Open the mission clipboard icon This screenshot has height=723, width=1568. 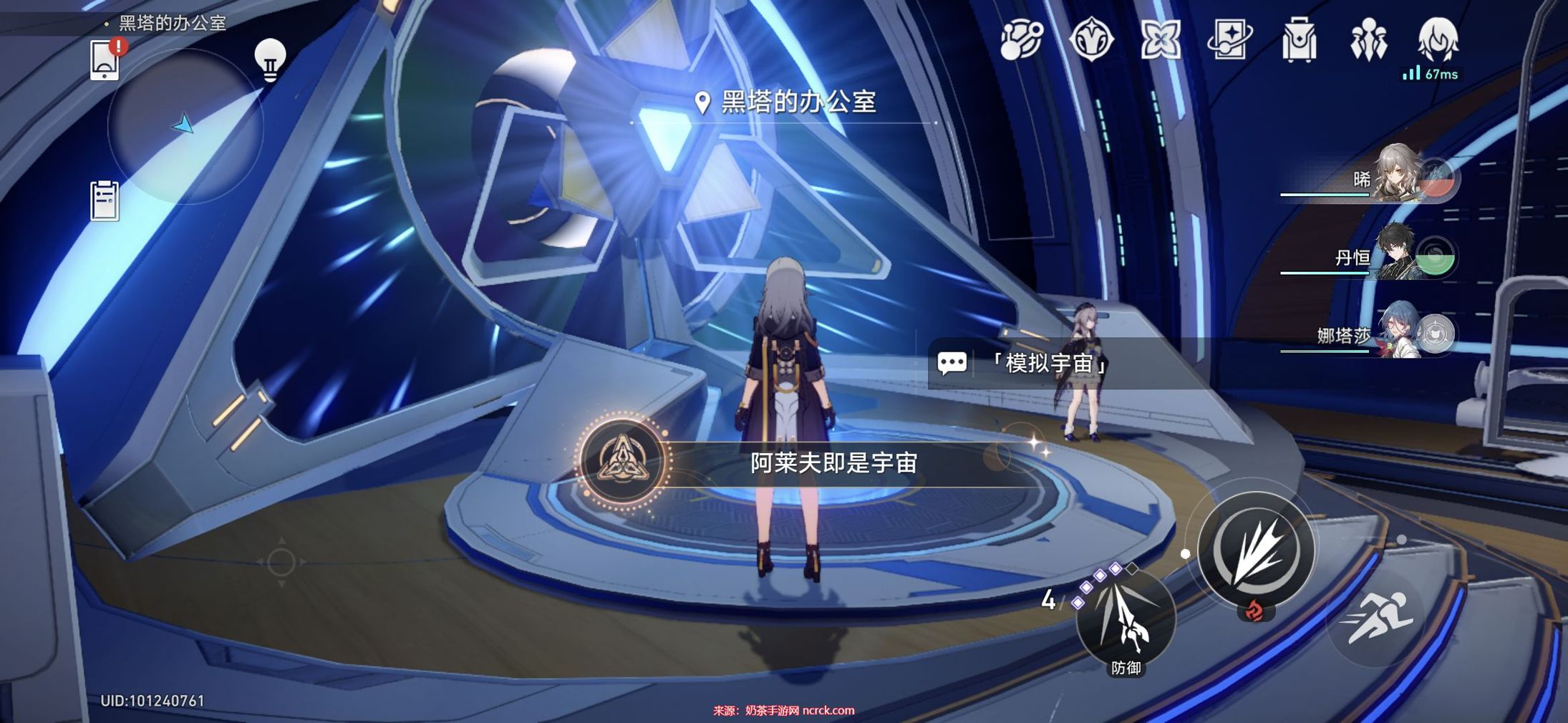(105, 200)
